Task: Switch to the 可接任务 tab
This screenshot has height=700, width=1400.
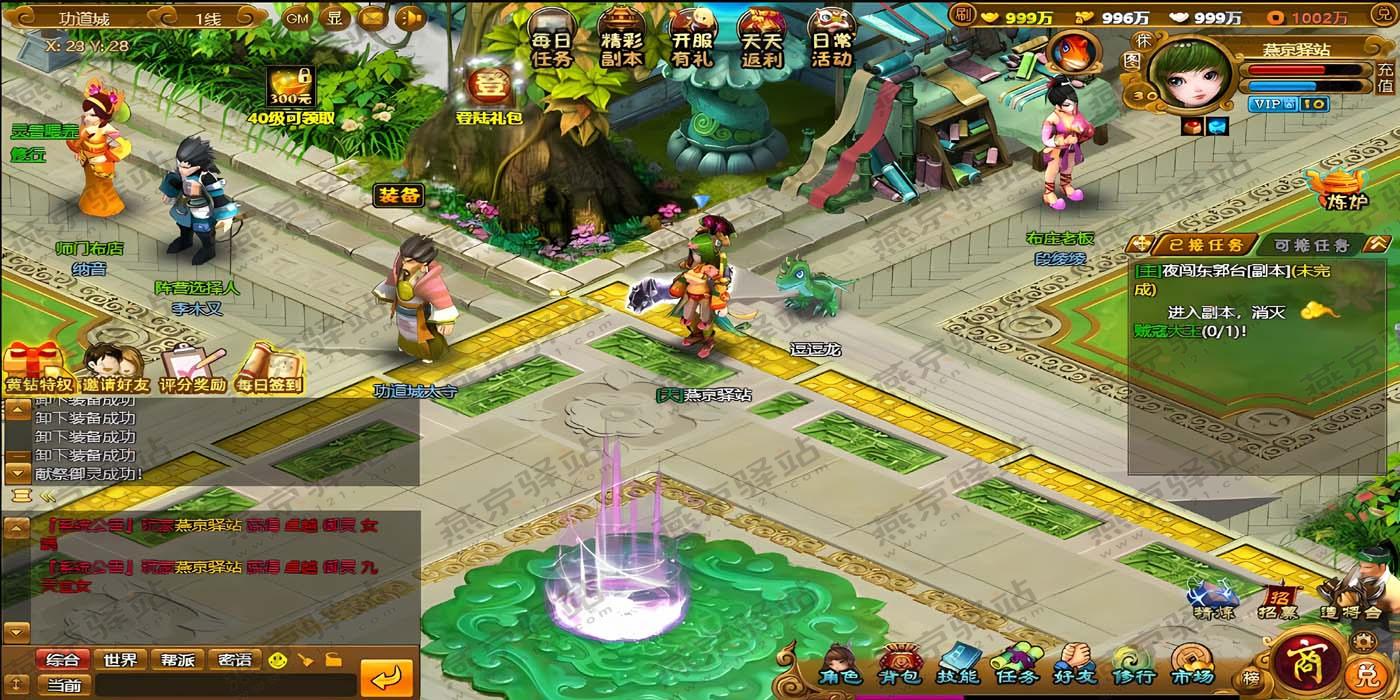Action: [x=1310, y=245]
